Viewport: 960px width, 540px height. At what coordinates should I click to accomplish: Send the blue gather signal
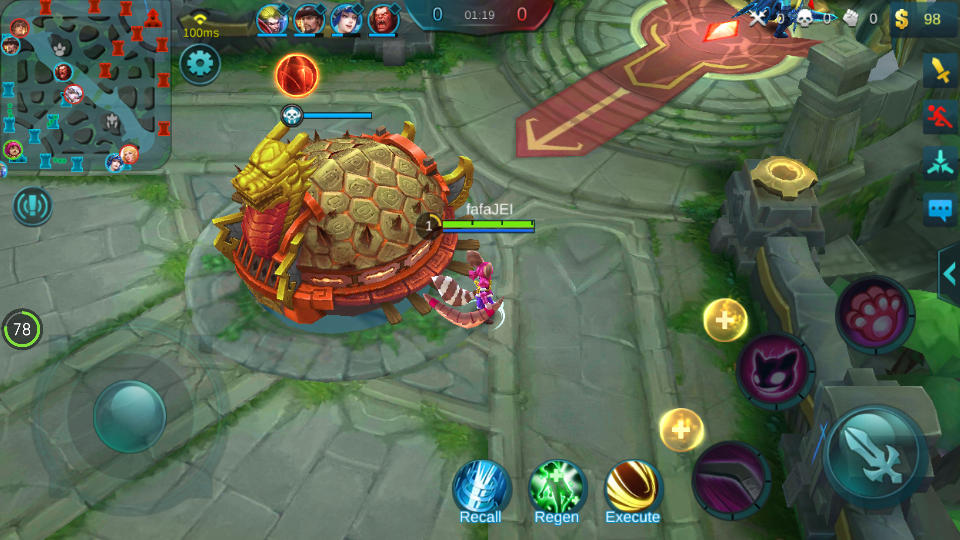pyautogui.click(x=940, y=163)
